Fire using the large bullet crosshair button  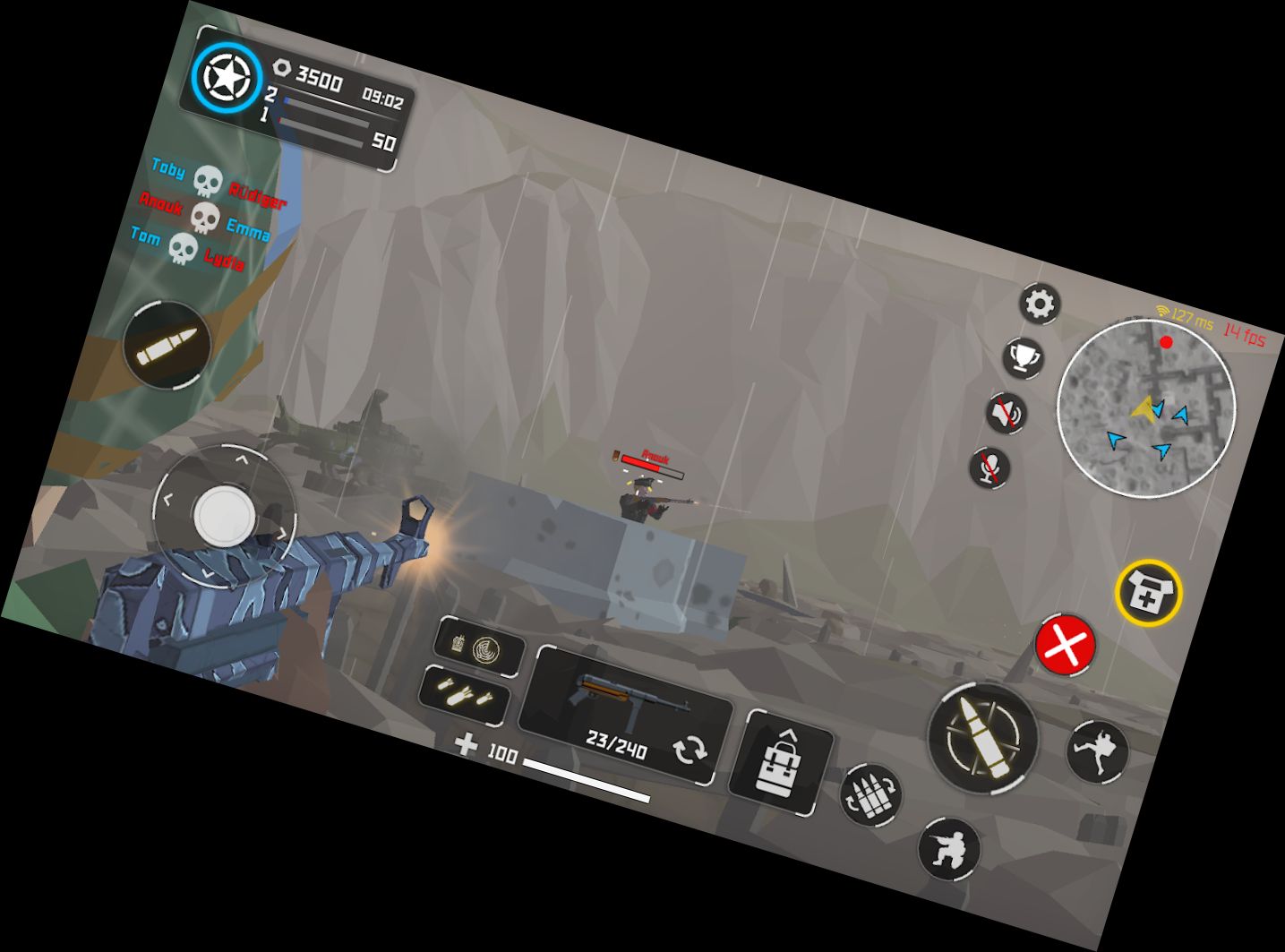click(983, 736)
